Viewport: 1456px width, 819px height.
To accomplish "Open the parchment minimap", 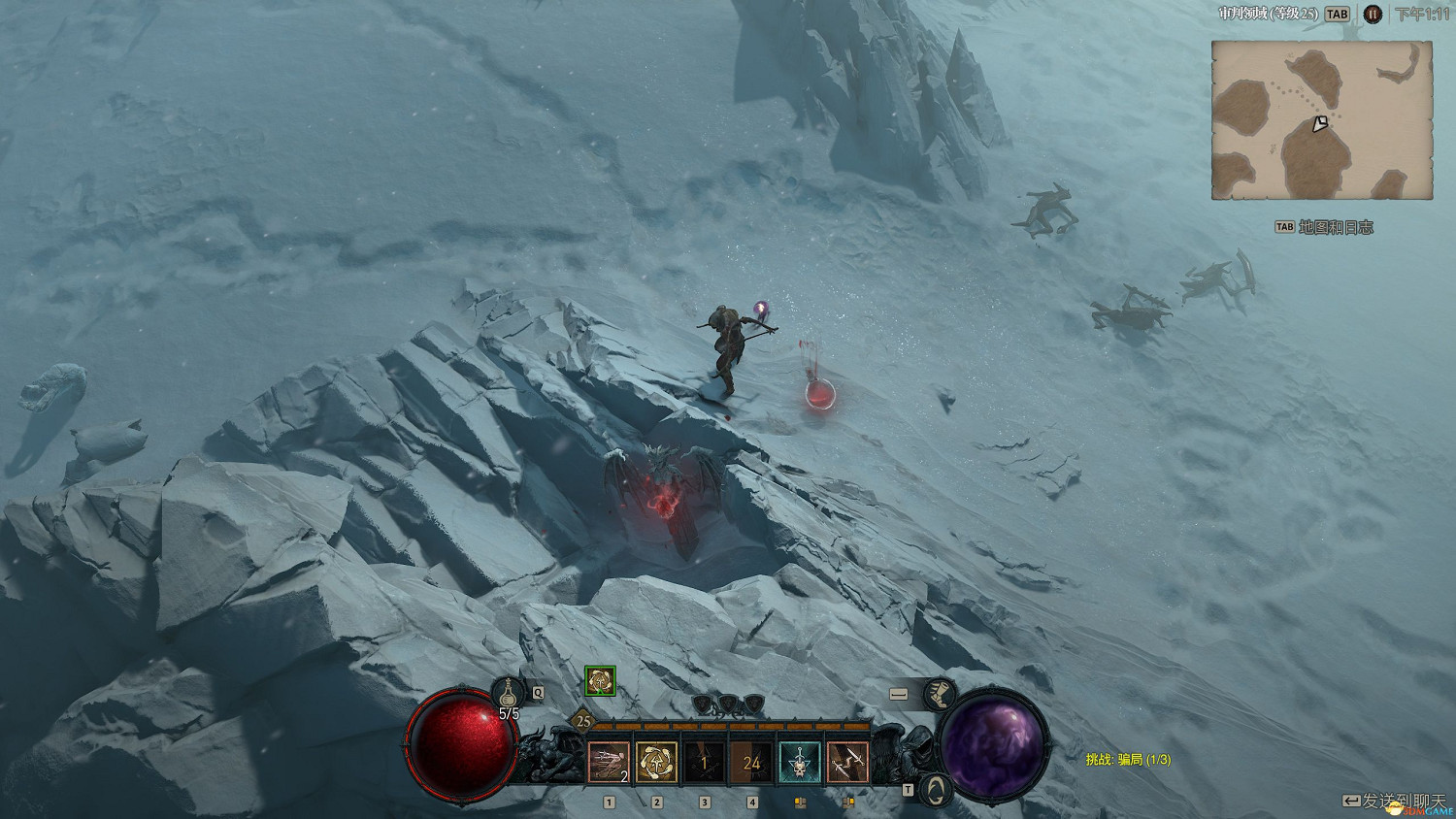I will [1321, 120].
